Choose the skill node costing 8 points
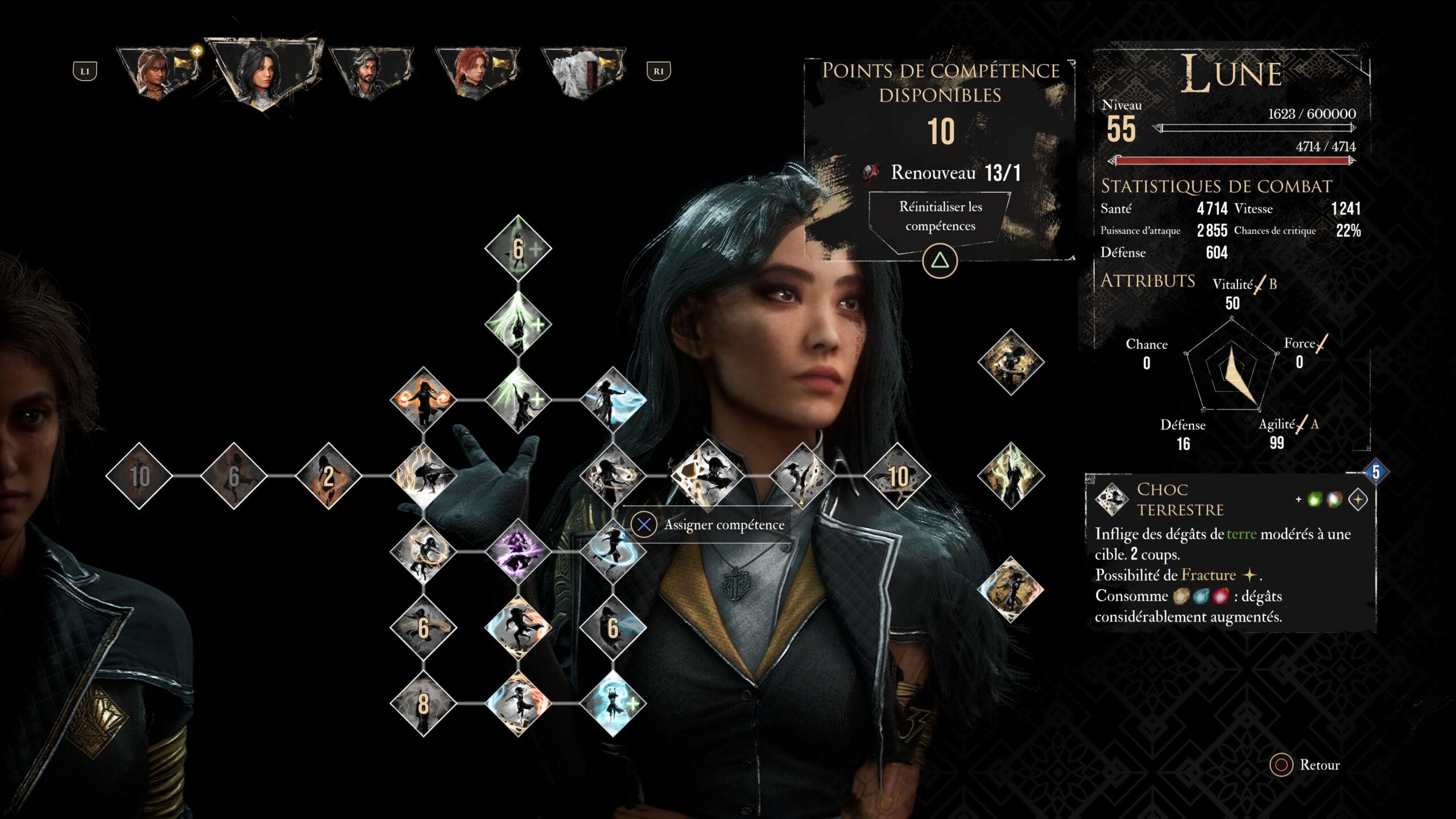 (423, 704)
